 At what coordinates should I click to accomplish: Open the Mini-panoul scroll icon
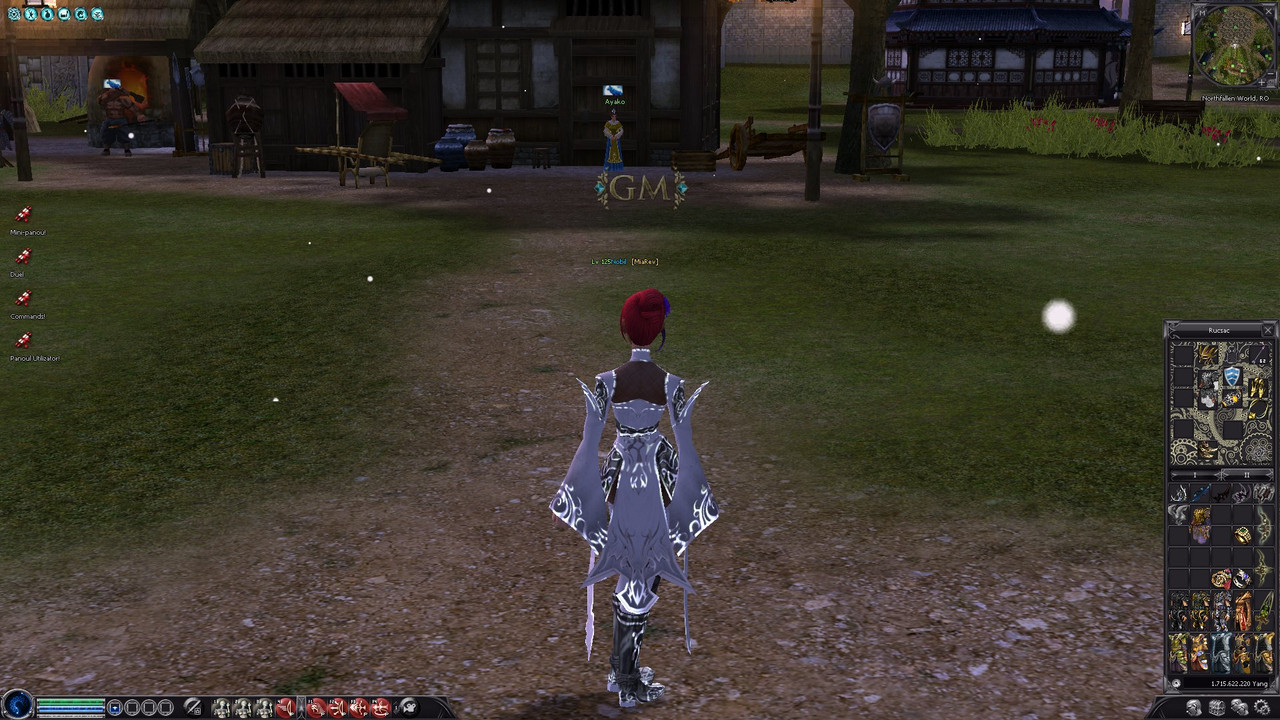23,215
